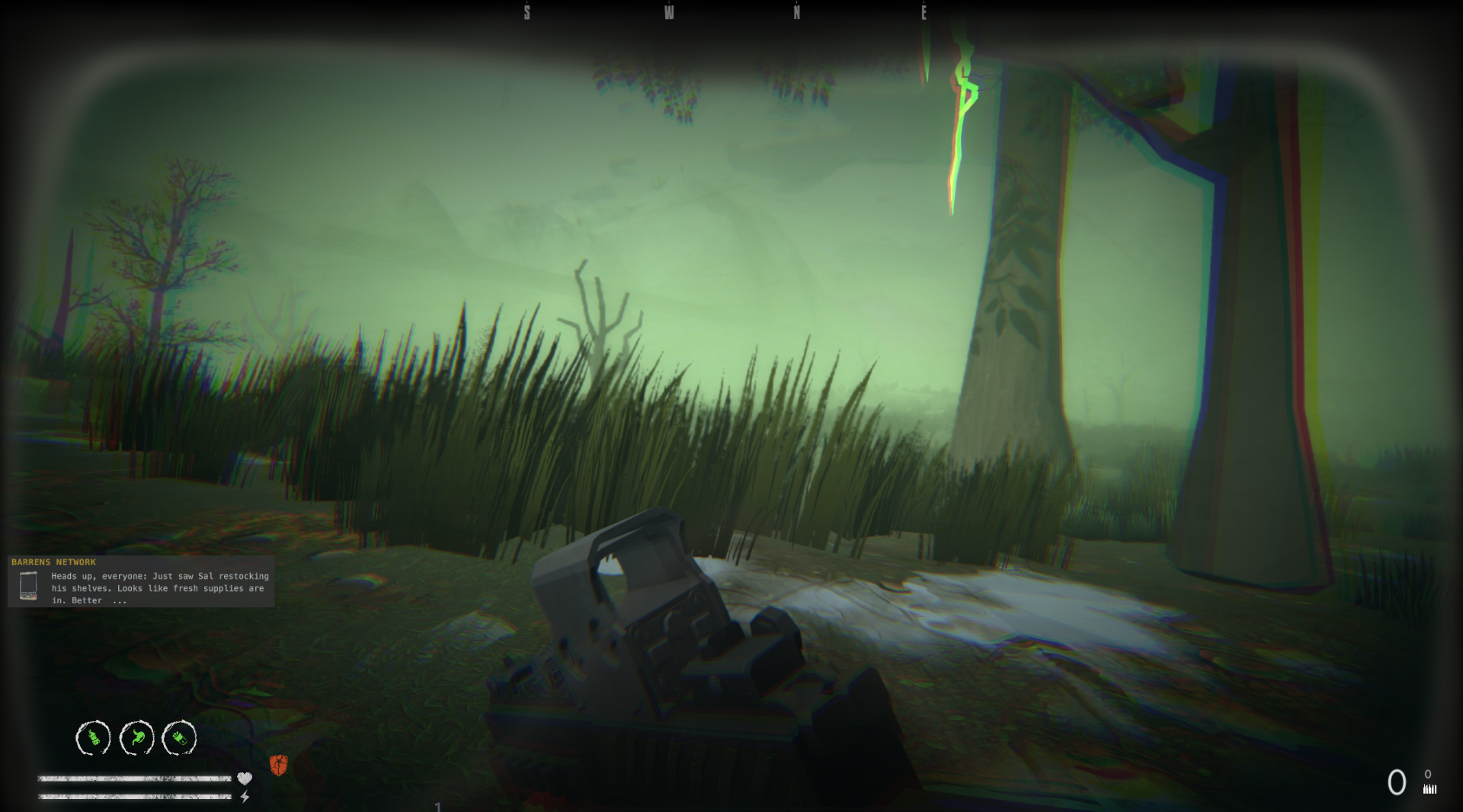Click the heart icon beside the health bar
This screenshot has width=1463, height=812.
coord(244,778)
